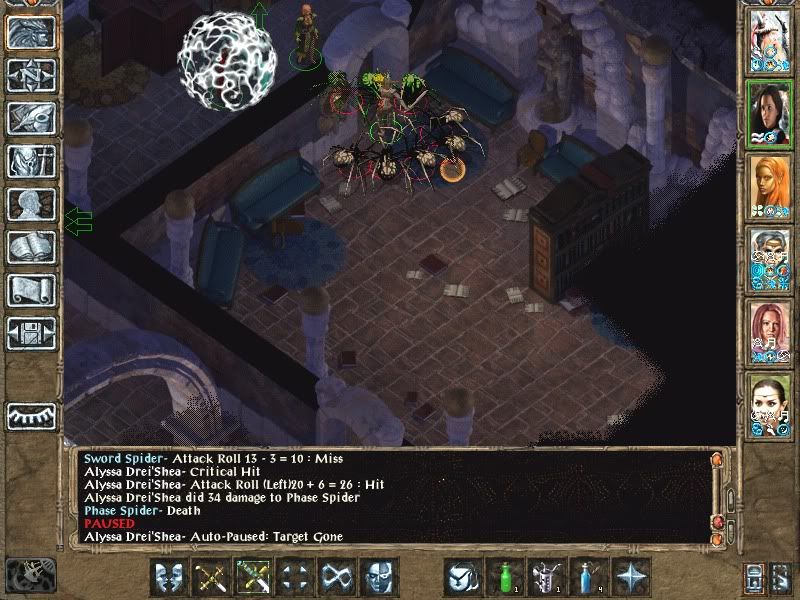Use the green potion quick item
The height and width of the screenshot is (600, 800).
click(503, 578)
